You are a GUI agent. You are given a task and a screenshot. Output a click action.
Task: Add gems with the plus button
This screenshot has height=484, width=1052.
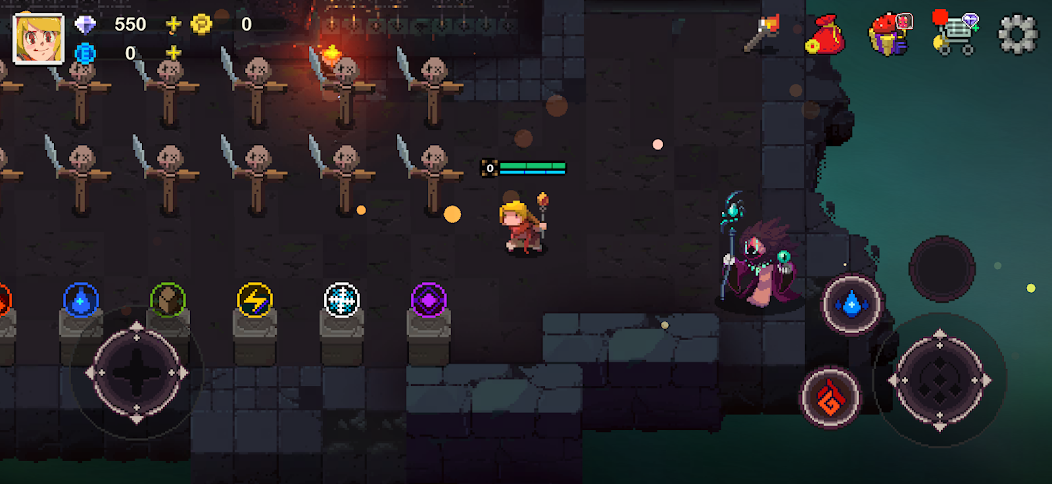[x=174, y=24]
